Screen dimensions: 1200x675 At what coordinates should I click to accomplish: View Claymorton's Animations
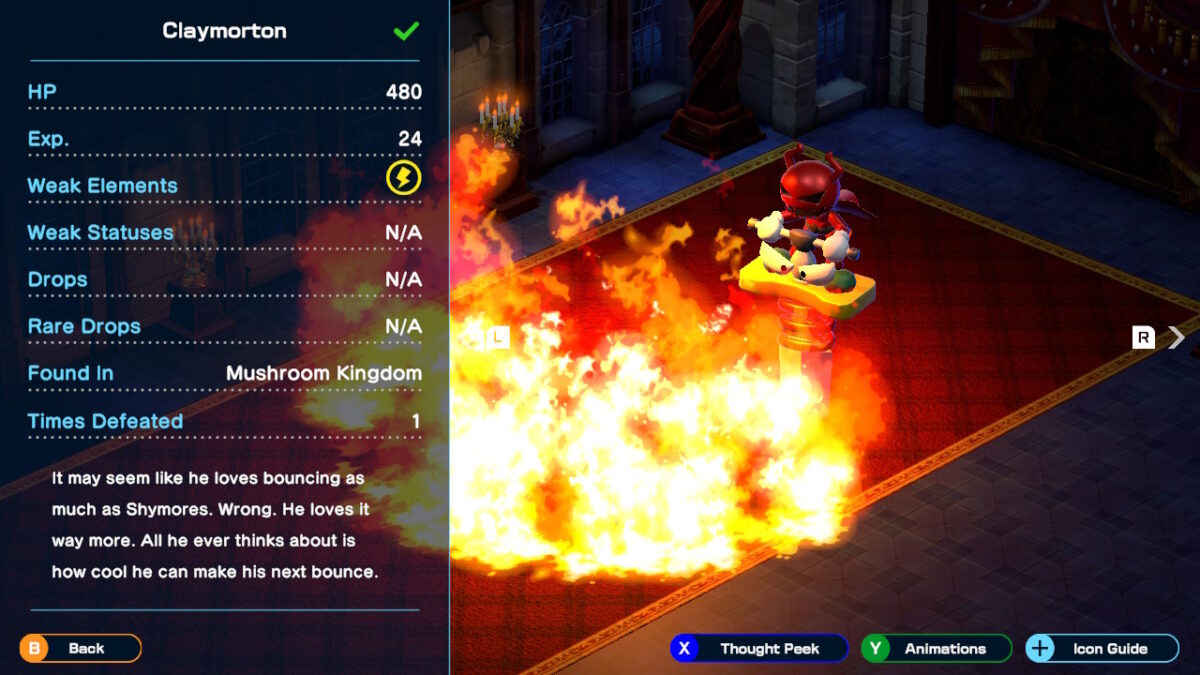[936, 648]
